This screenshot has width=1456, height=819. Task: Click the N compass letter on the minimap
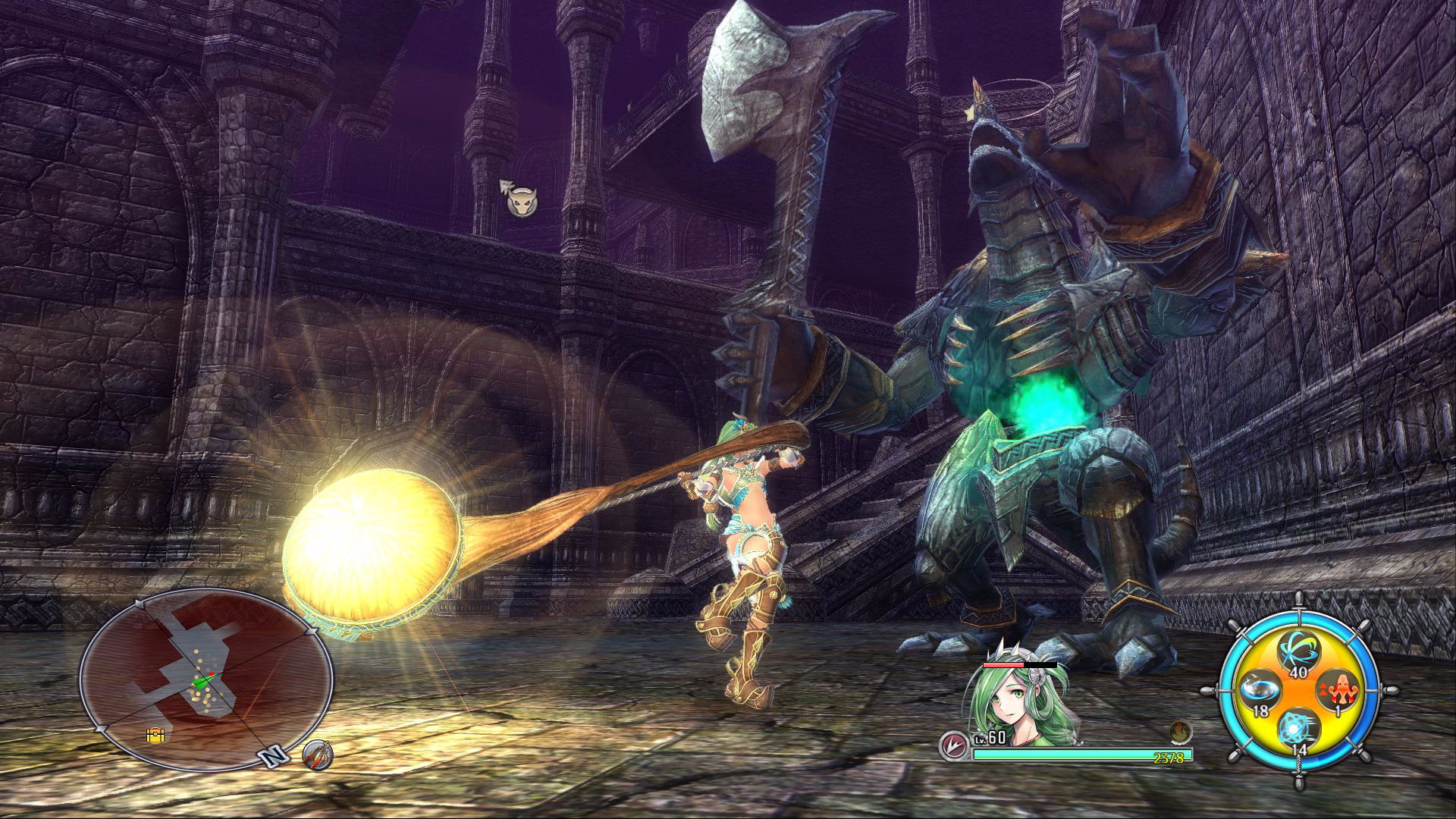click(273, 757)
